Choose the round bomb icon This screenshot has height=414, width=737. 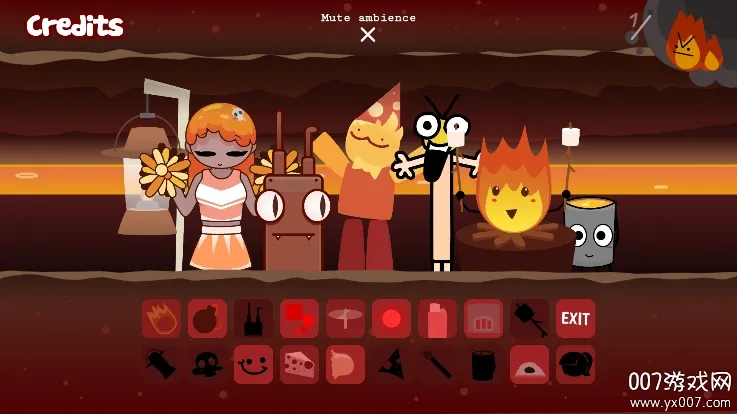(x=207, y=319)
